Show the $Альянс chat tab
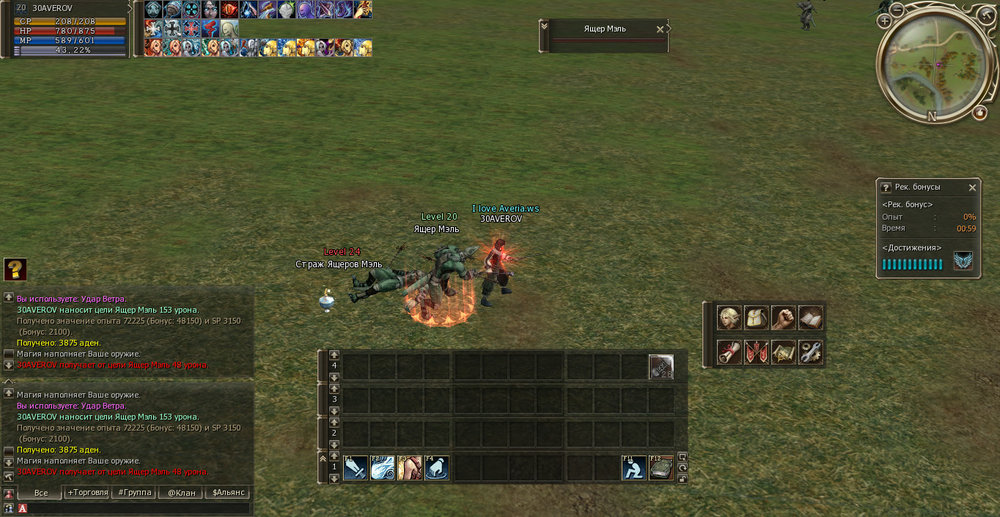This screenshot has height=517, width=1000. click(x=228, y=493)
